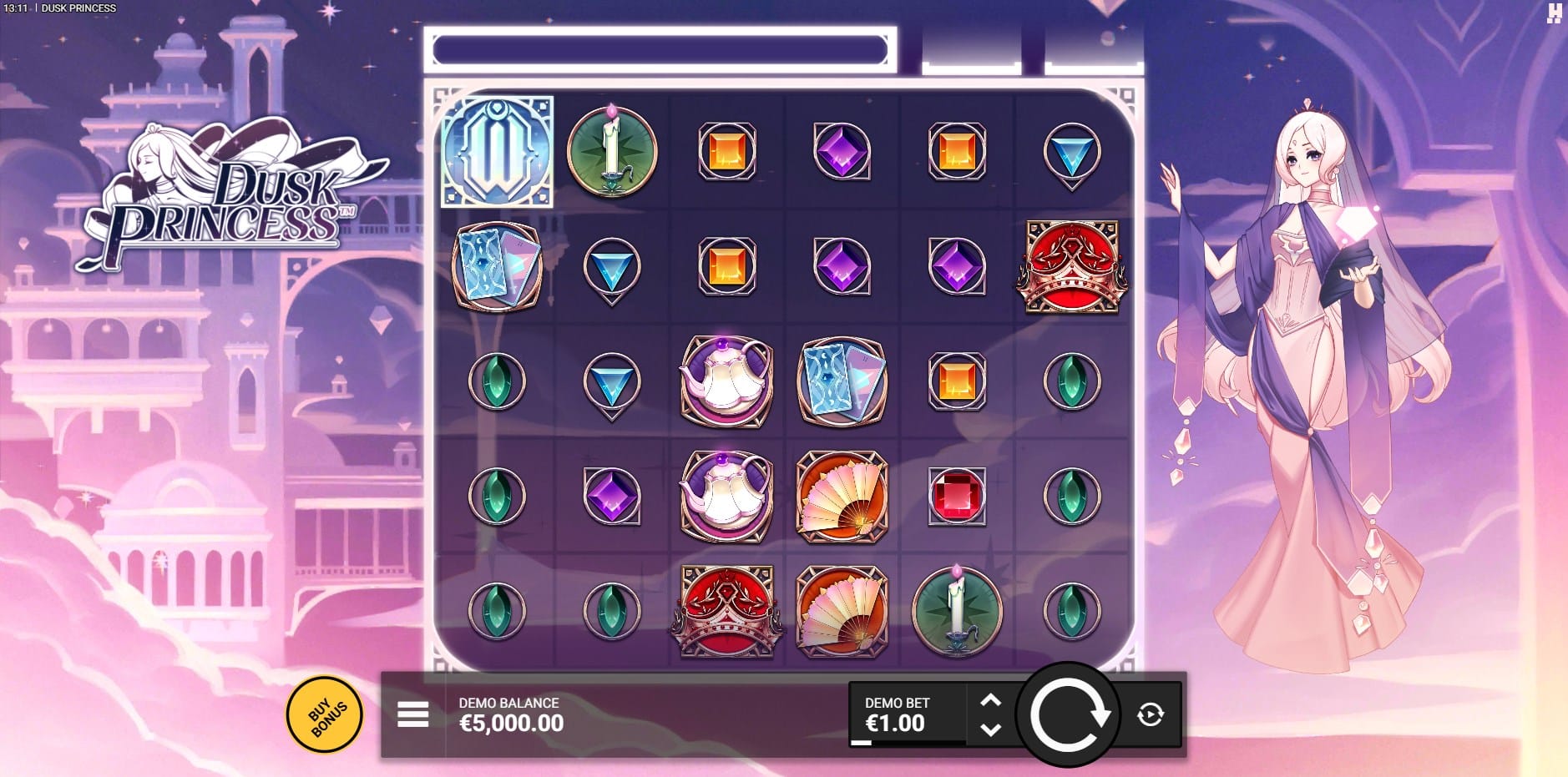Increase the demo bet with the up arrow
Screen dimensions: 1568x777
(x=990, y=700)
